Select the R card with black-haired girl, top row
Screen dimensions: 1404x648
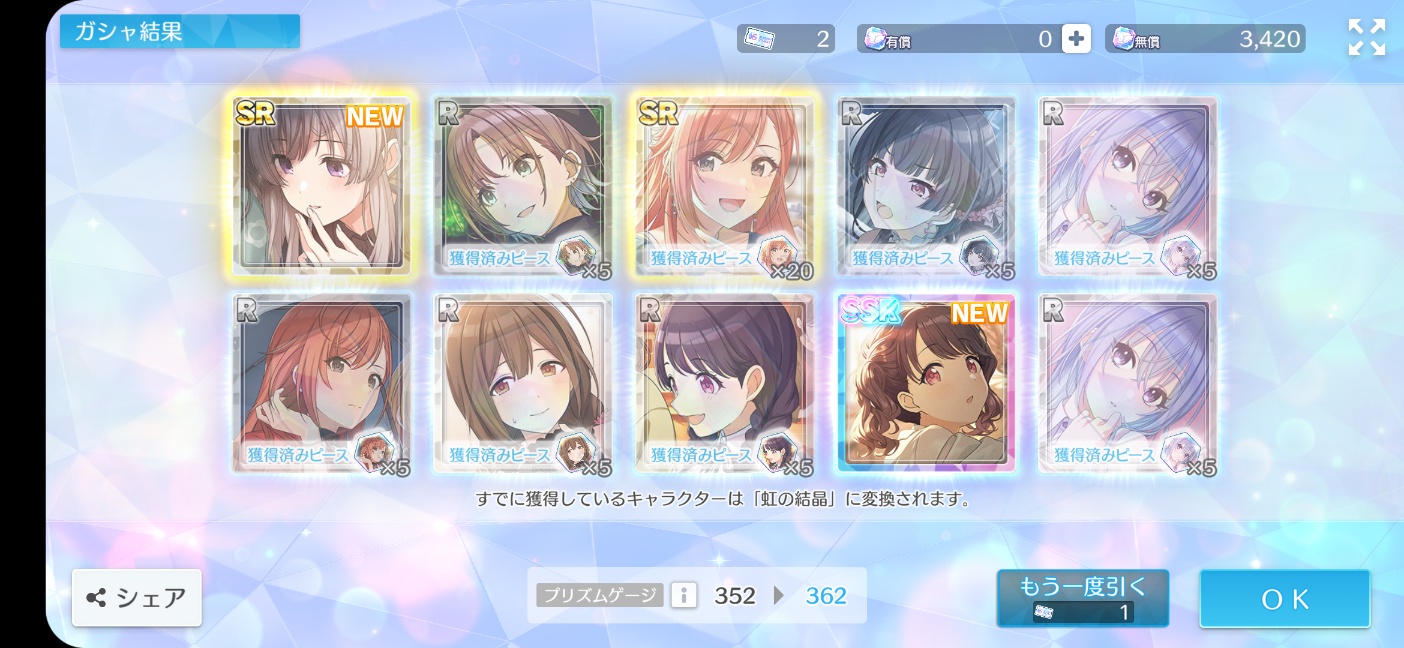(x=926, y=185)
